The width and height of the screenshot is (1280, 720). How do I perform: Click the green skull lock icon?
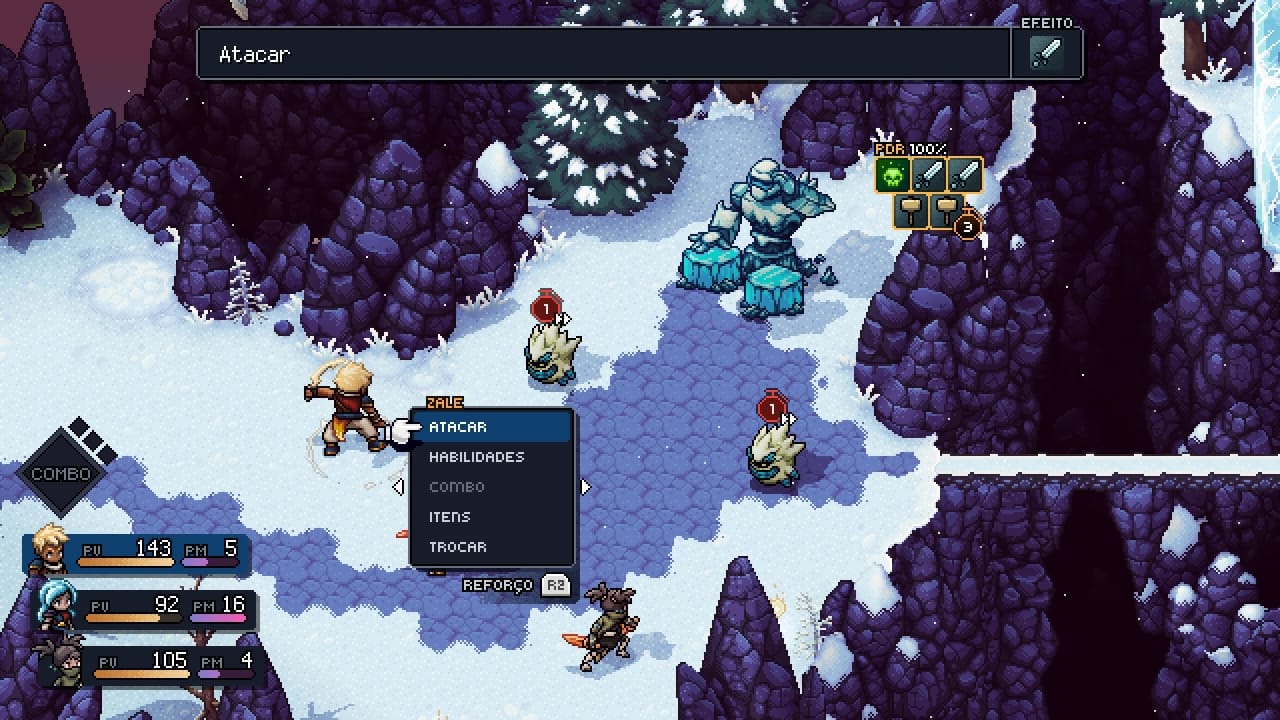tap(893, 176)
